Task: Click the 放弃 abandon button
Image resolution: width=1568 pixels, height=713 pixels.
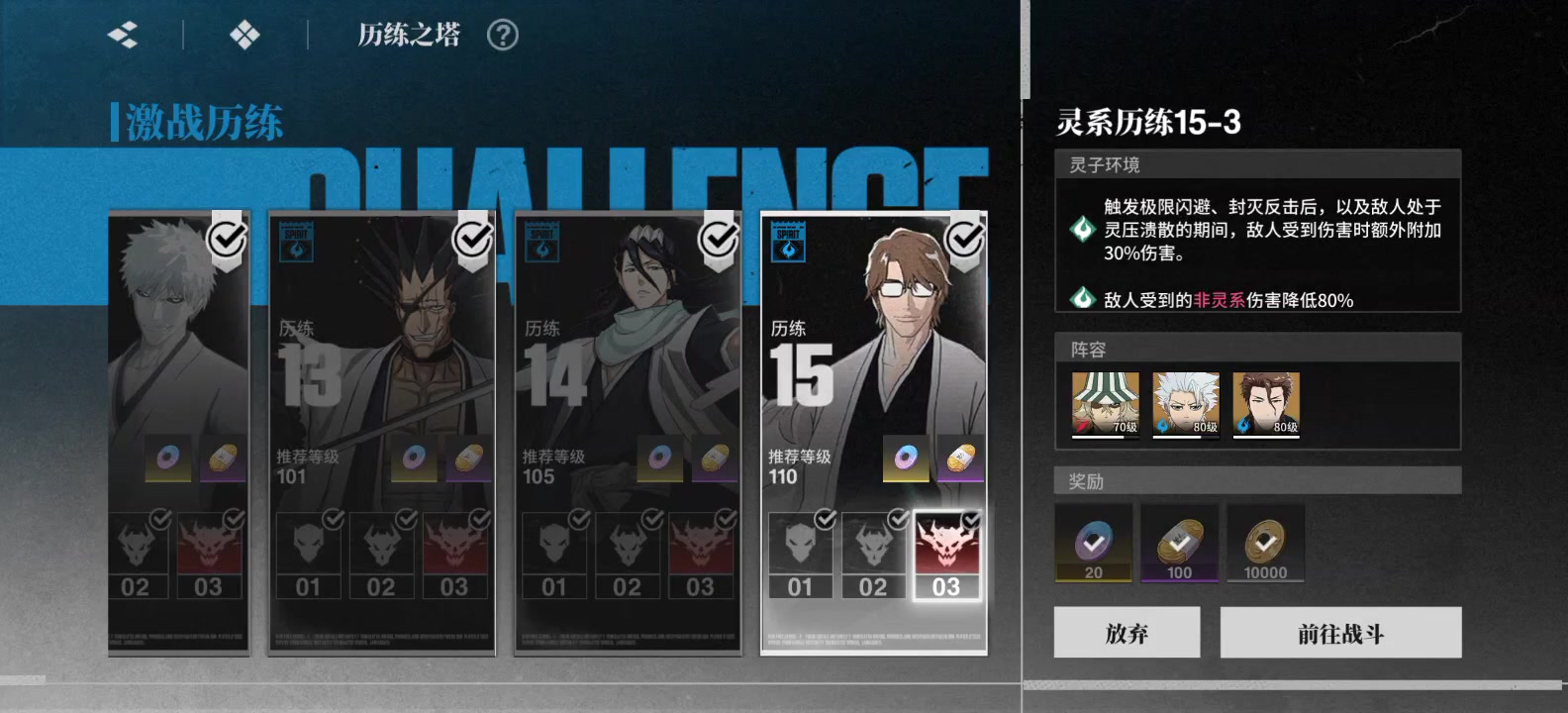Action: 1126,632
